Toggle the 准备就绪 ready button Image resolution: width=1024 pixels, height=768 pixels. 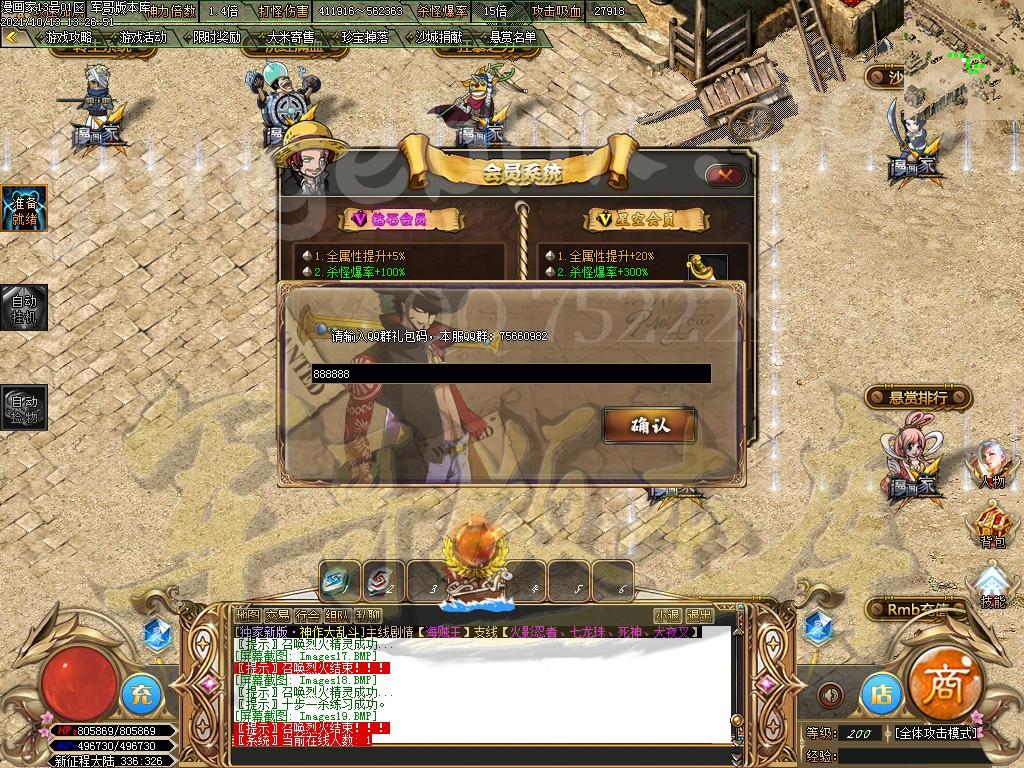24,208
